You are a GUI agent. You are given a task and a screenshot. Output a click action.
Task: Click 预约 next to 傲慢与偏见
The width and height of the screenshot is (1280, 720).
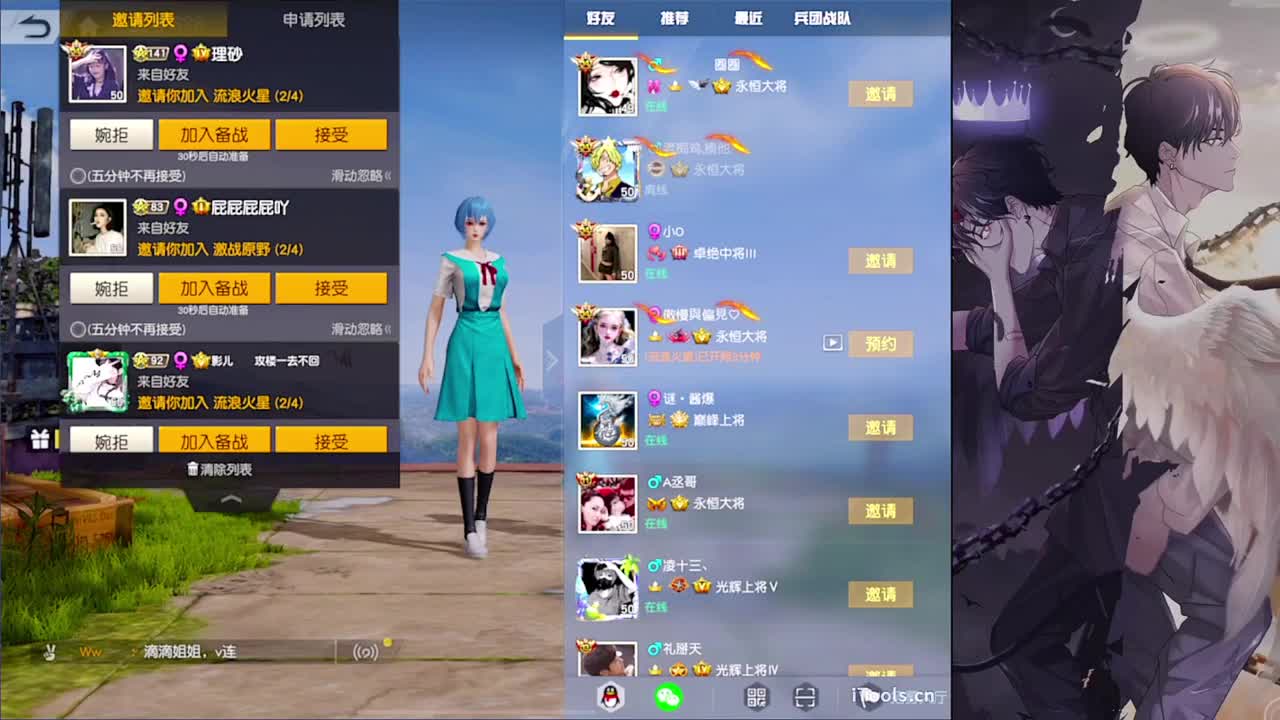[880, 343]
